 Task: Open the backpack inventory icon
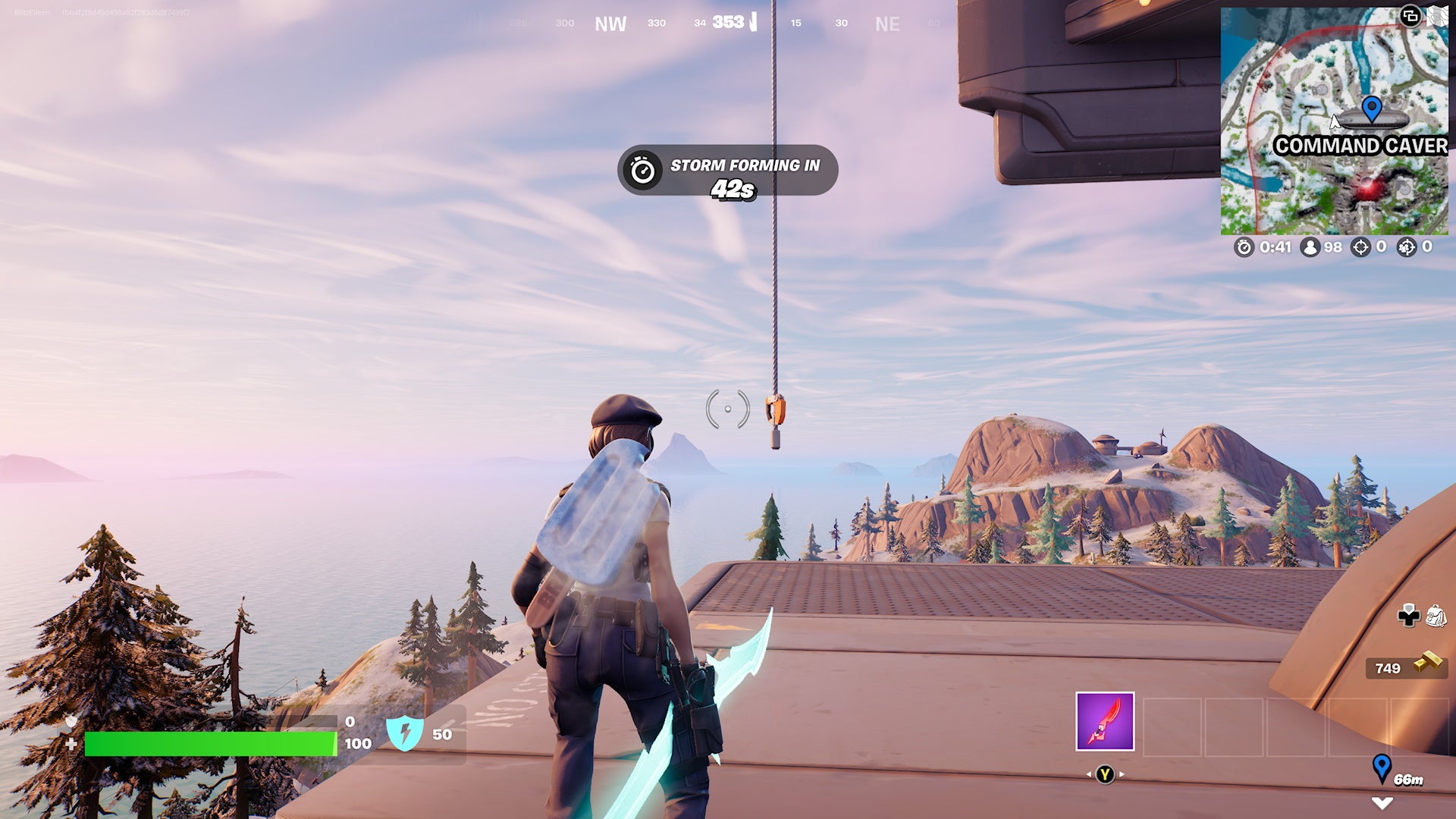tap(1436, 616)
